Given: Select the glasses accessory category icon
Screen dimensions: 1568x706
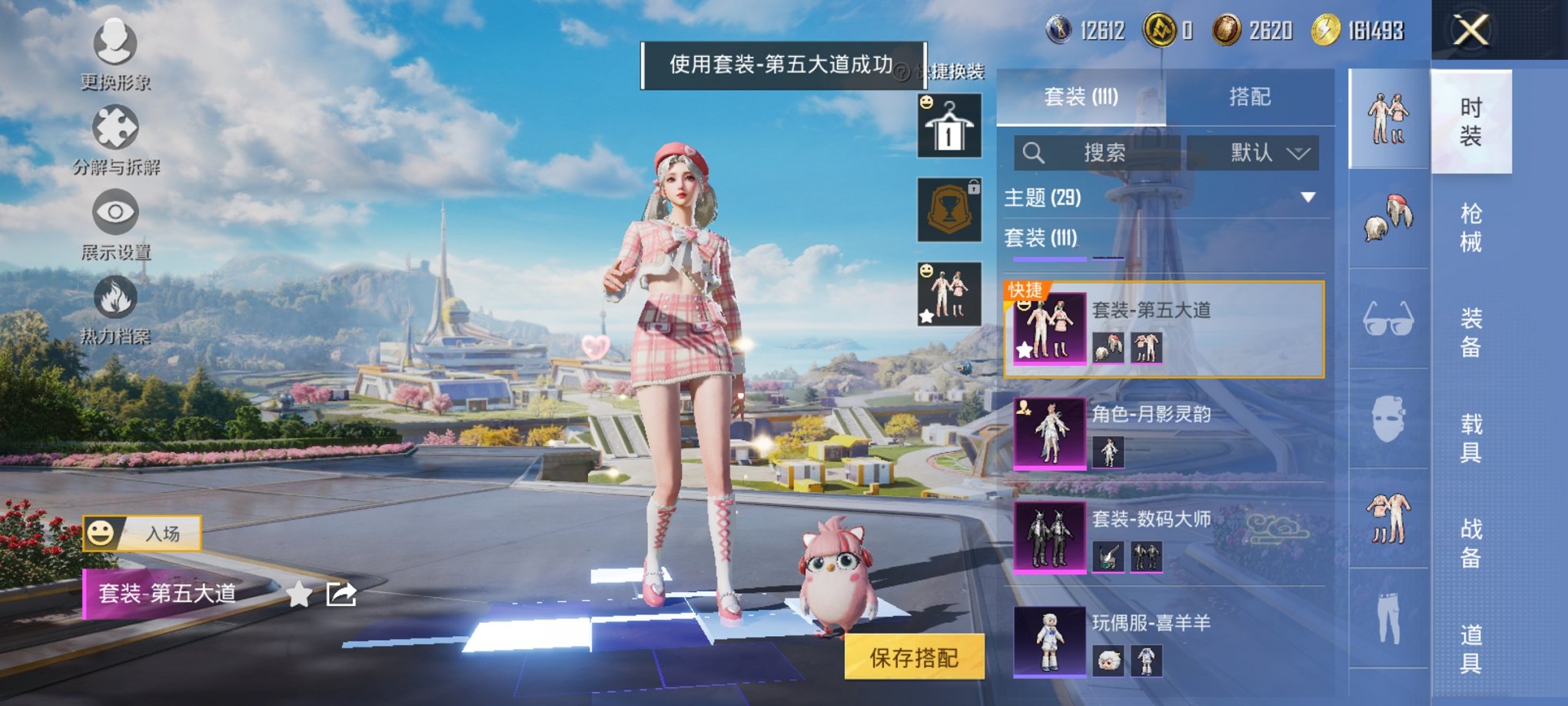Looking at the screenshot, I should tap(1388, 319).
